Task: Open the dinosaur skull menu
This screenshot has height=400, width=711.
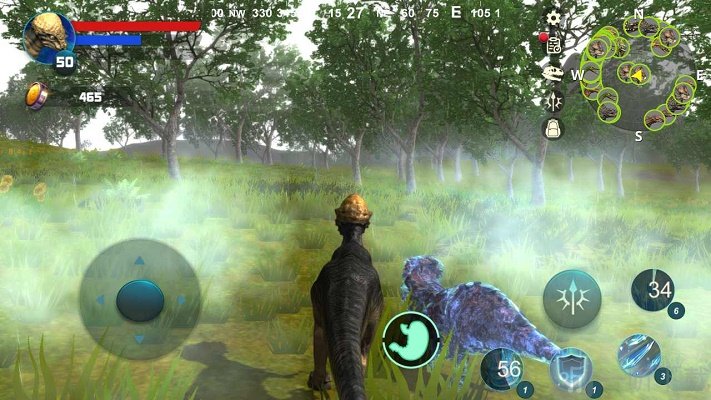Action: 552,73
